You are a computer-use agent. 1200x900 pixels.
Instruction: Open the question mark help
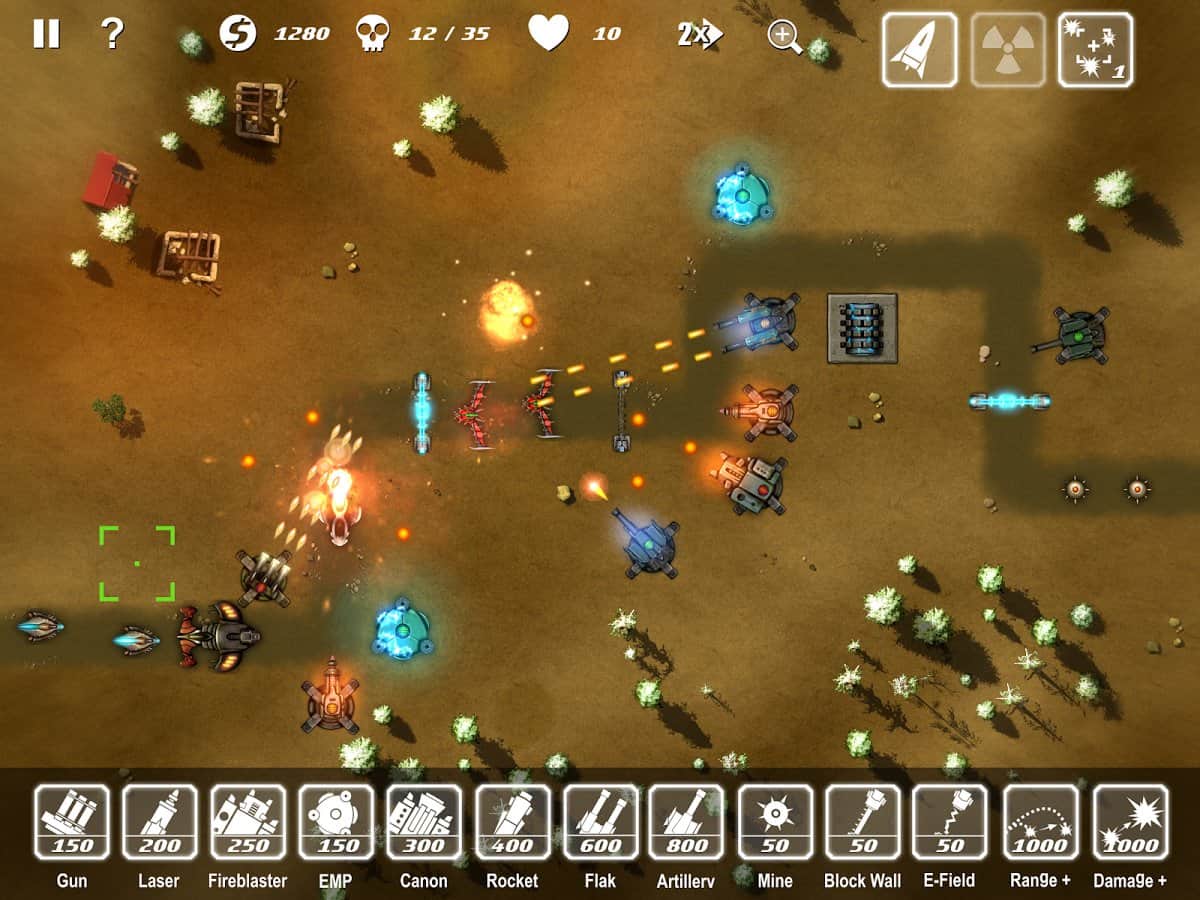112,34
